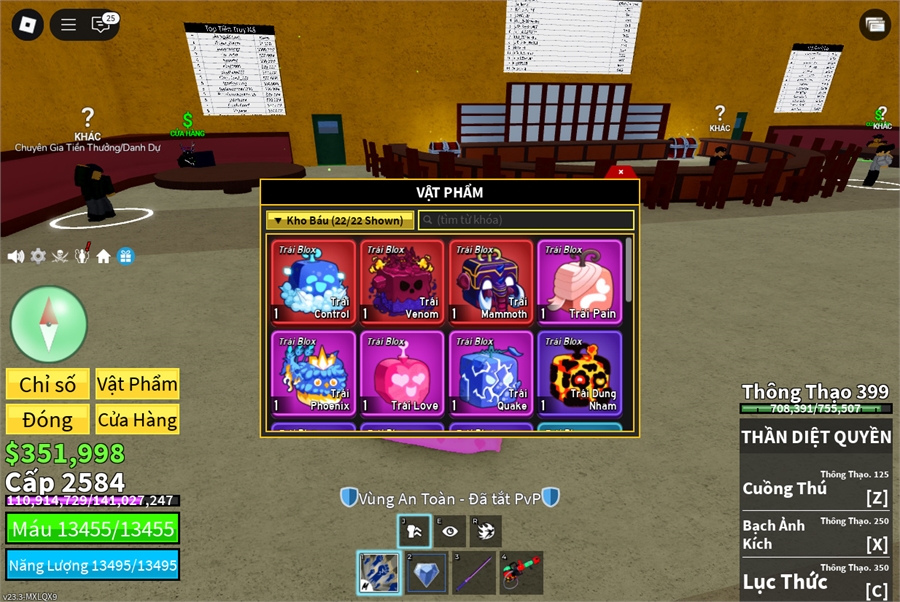Choose the Trái Phoenix fruit

click(x=313, y=373)
